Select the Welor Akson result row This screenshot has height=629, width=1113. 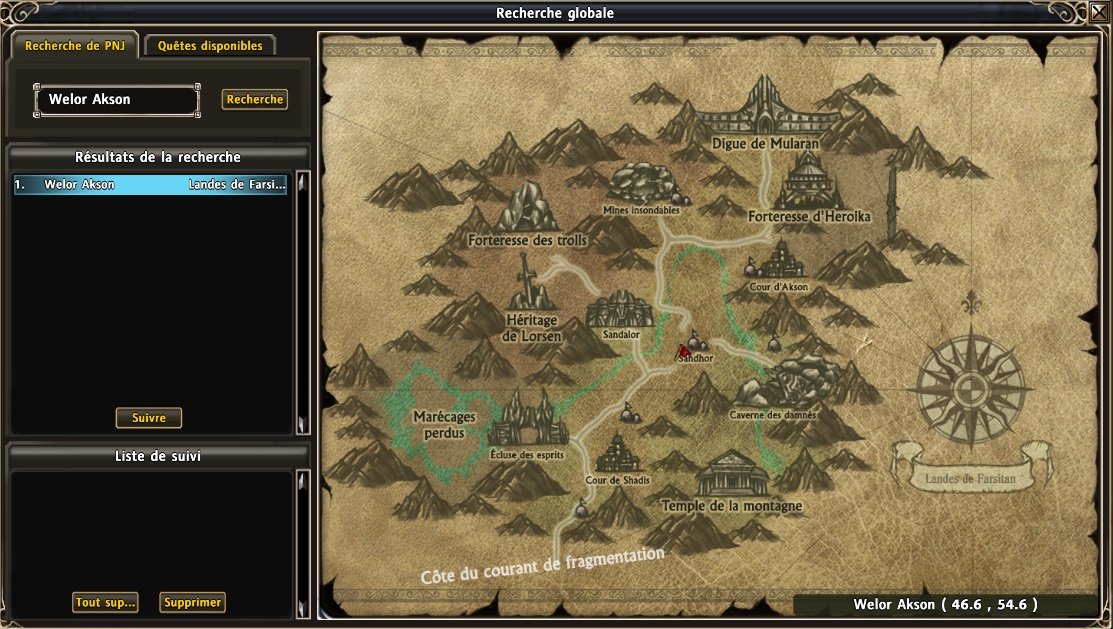click(150, 185)
